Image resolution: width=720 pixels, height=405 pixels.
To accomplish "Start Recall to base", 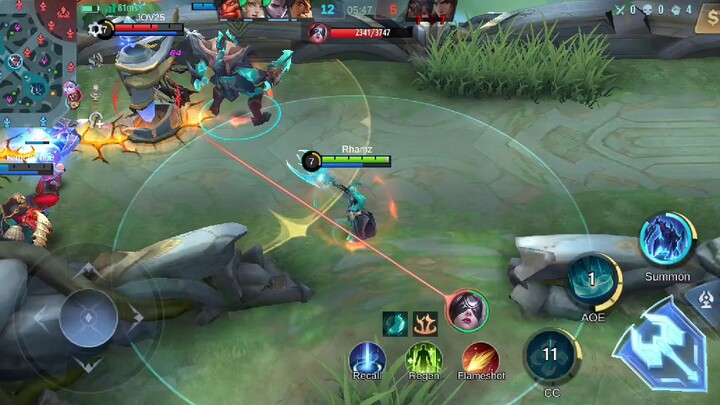I will (367, 358).
